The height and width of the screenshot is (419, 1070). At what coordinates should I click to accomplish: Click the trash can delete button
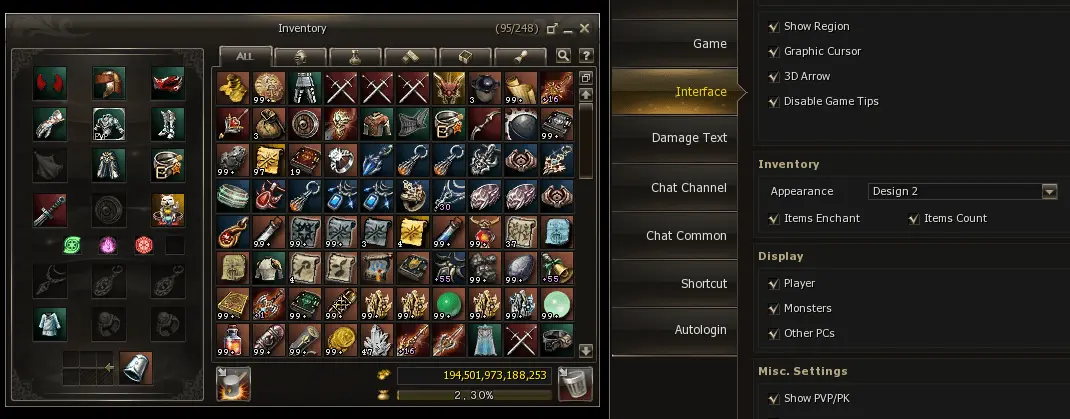(575, 384)
